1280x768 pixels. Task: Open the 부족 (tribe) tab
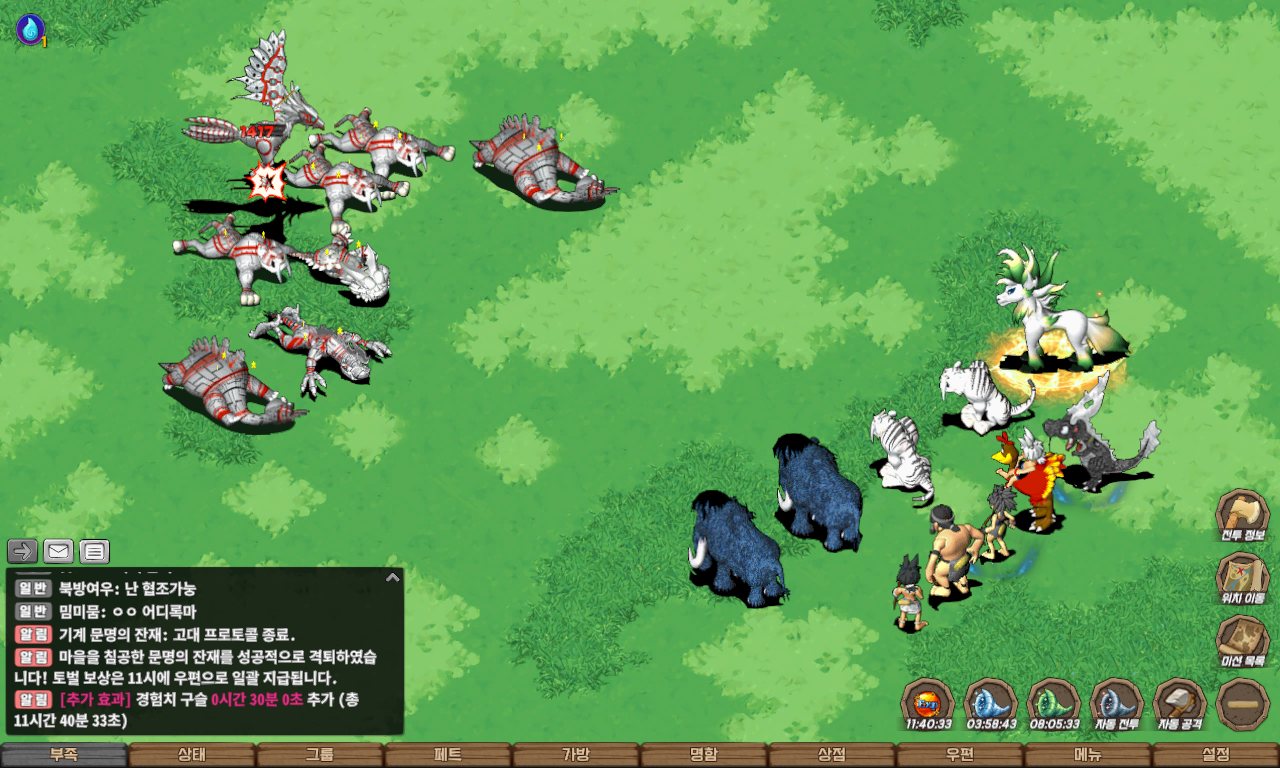(x=64, y=755)
